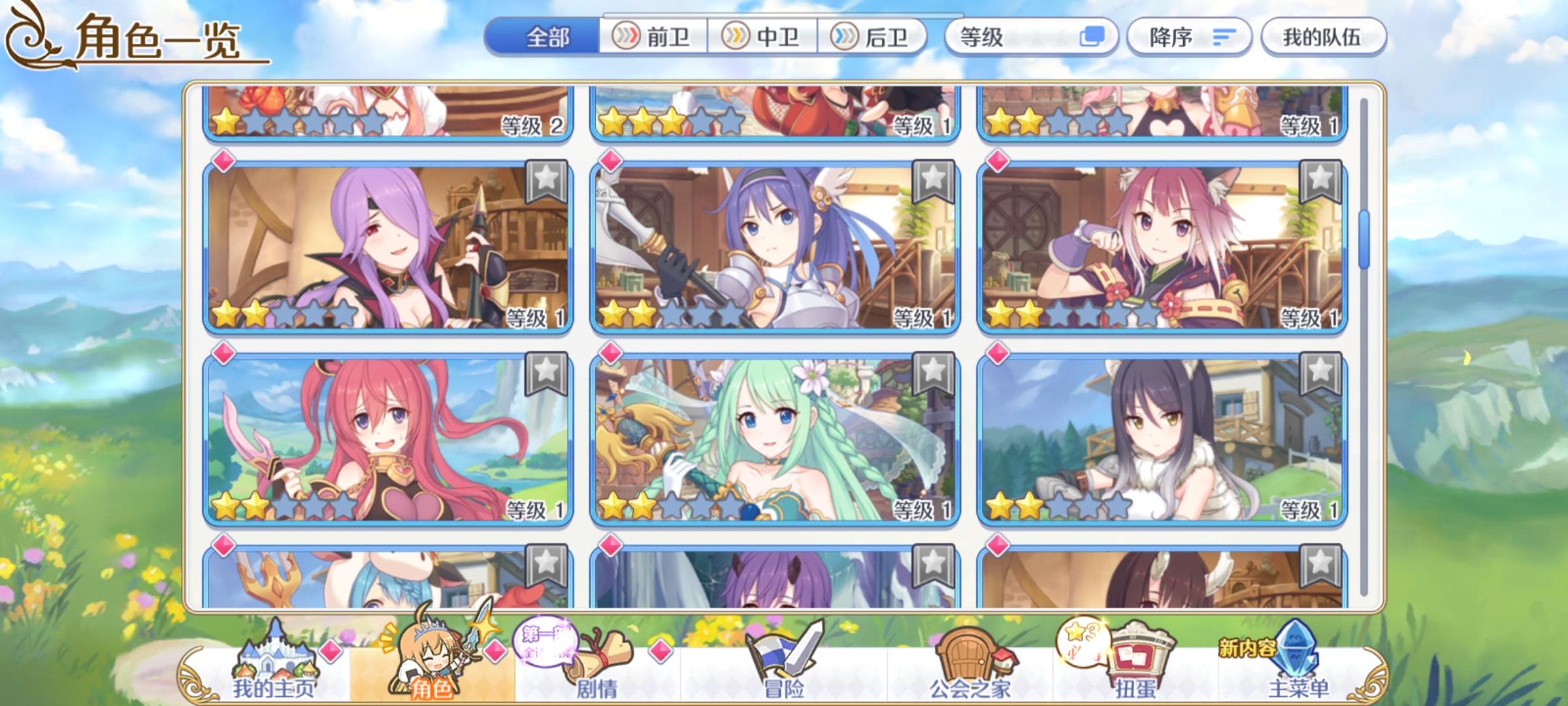Screen dimensions: 1568x706
Task: Select the 中卫 midguard filter
Action: (x=761, y=38)
